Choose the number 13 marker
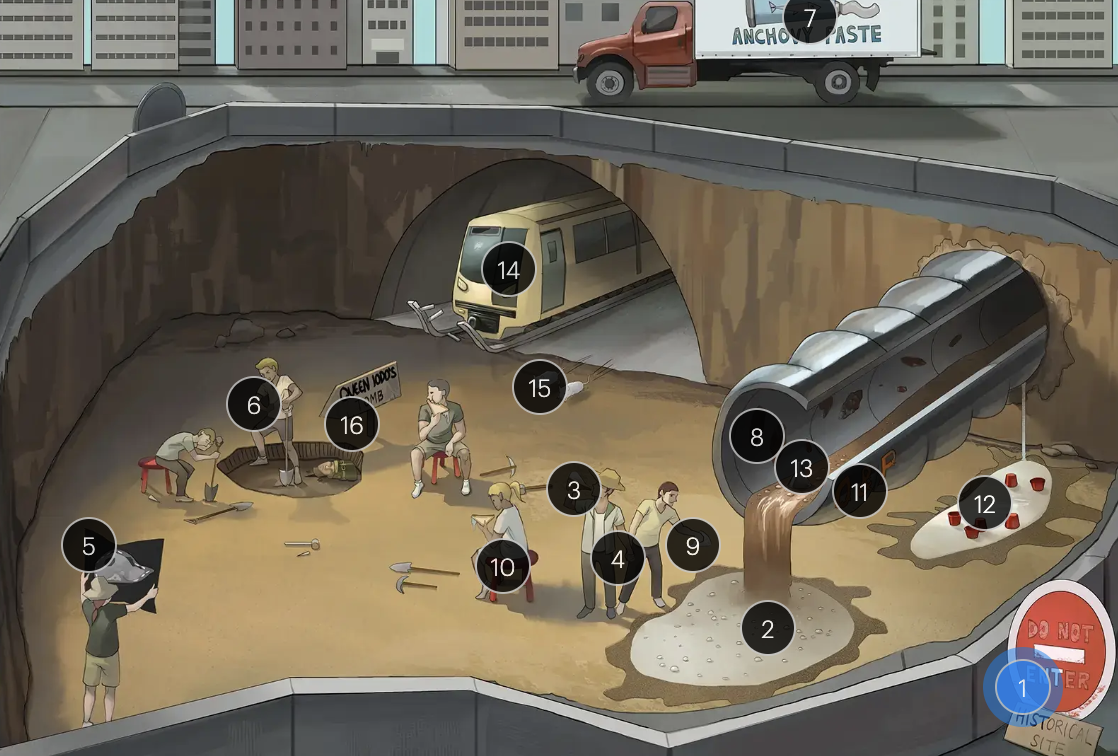 (x=802, y=467)
